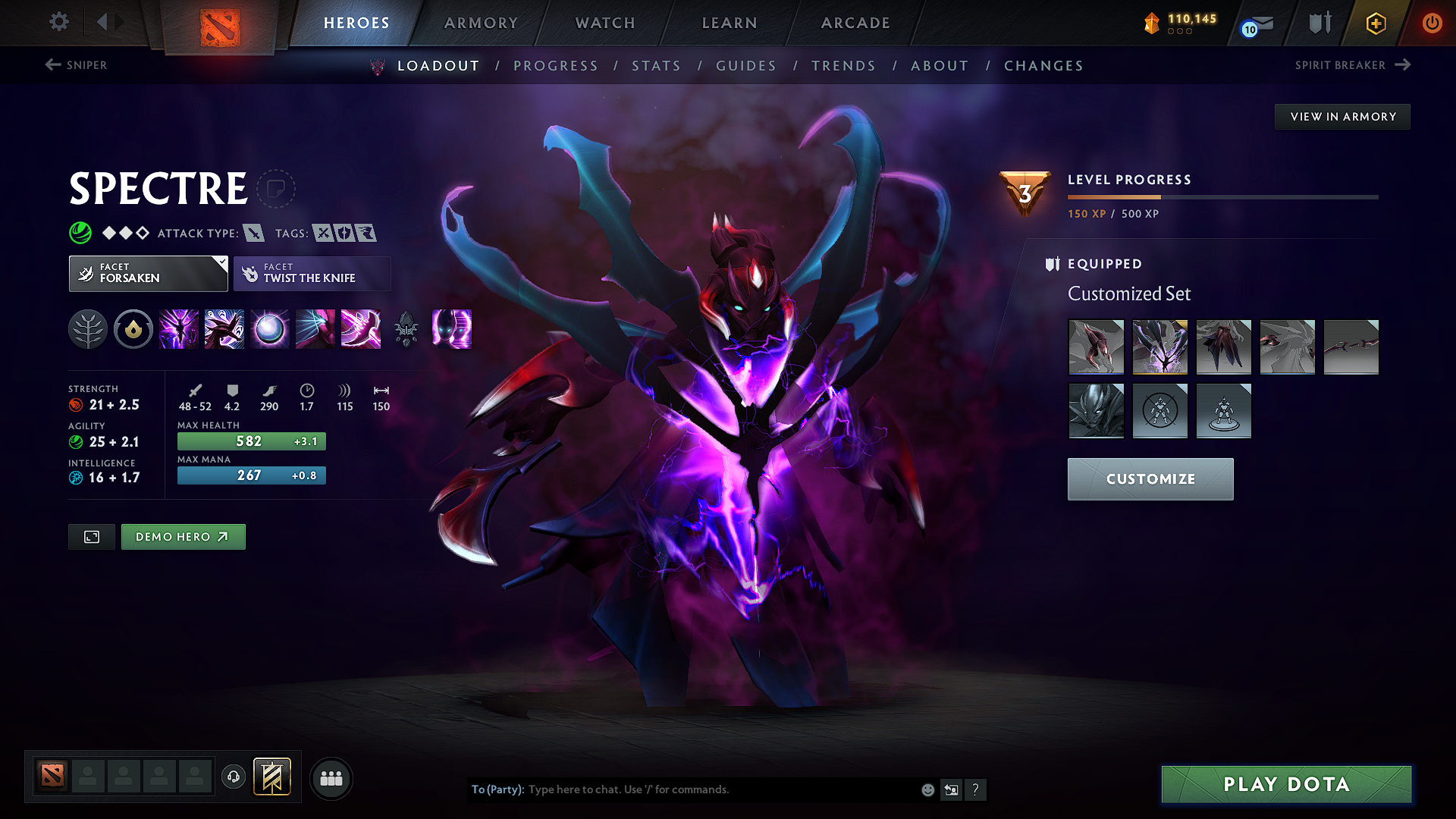Screen dimensions: 1456x819
Task: Select the Haunt ultimate ability icon
Action: click(452, 329)
